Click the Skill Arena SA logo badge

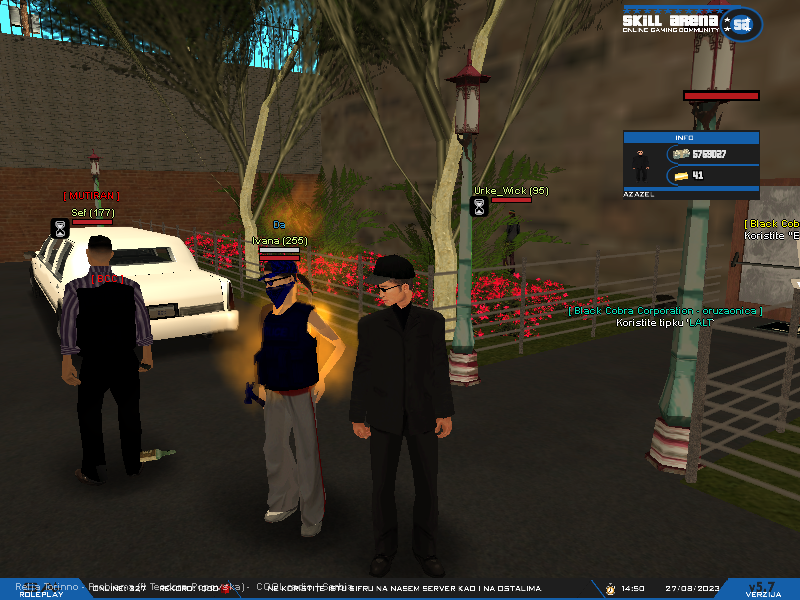742,24
